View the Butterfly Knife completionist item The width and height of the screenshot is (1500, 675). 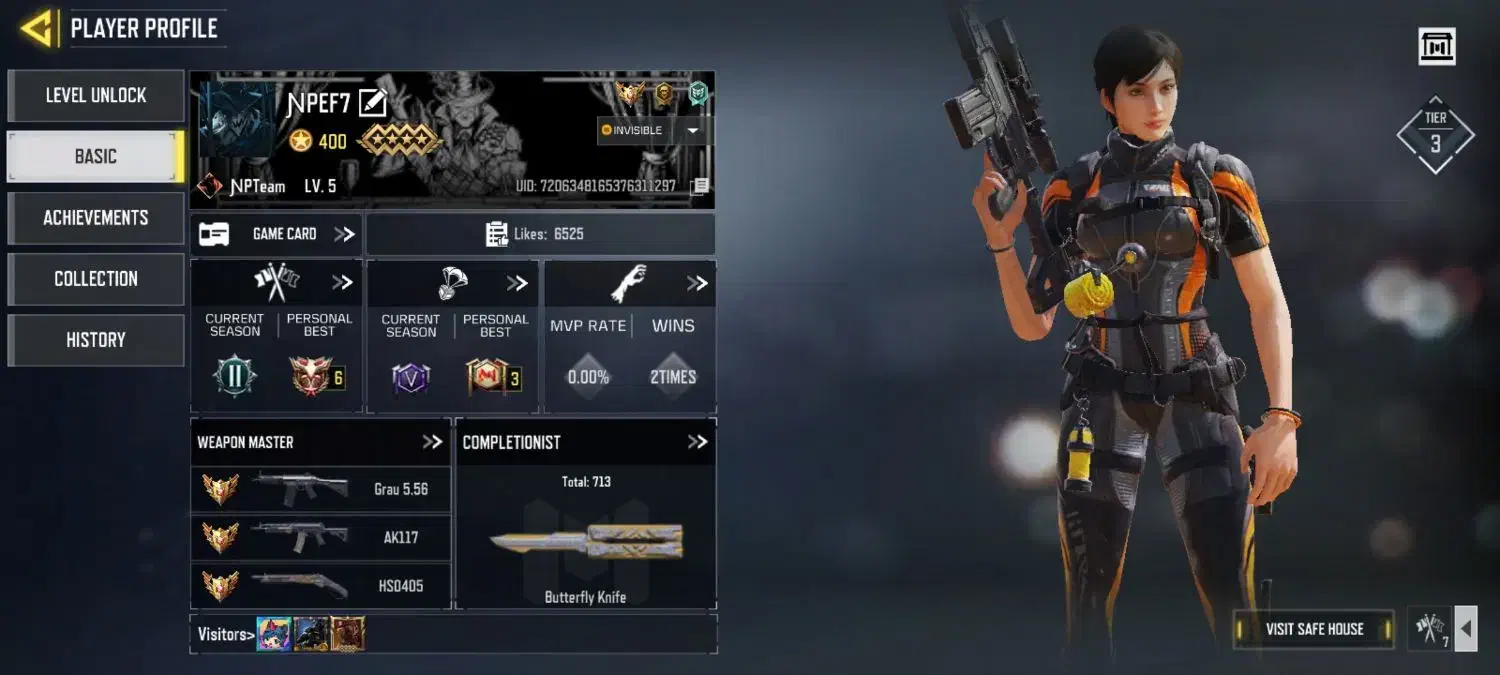pos(586,543)
